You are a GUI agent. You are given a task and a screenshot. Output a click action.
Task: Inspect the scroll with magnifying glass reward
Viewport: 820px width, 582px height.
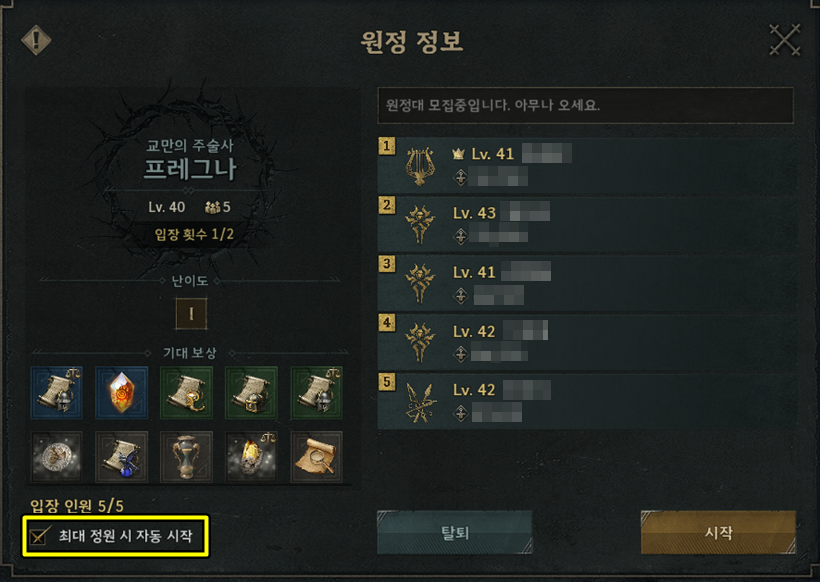(316, 456)
